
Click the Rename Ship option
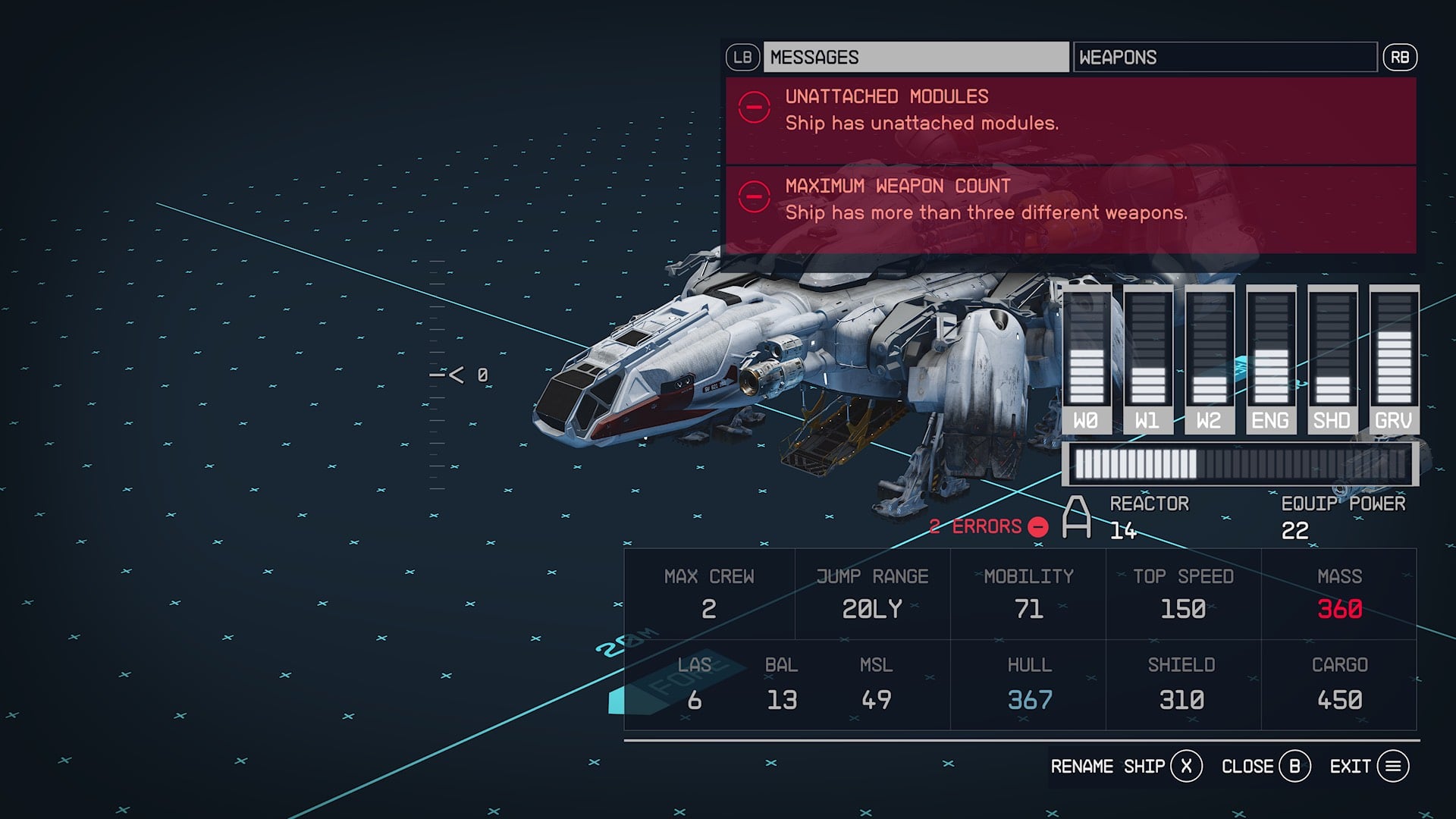[x=1125, y=767]
